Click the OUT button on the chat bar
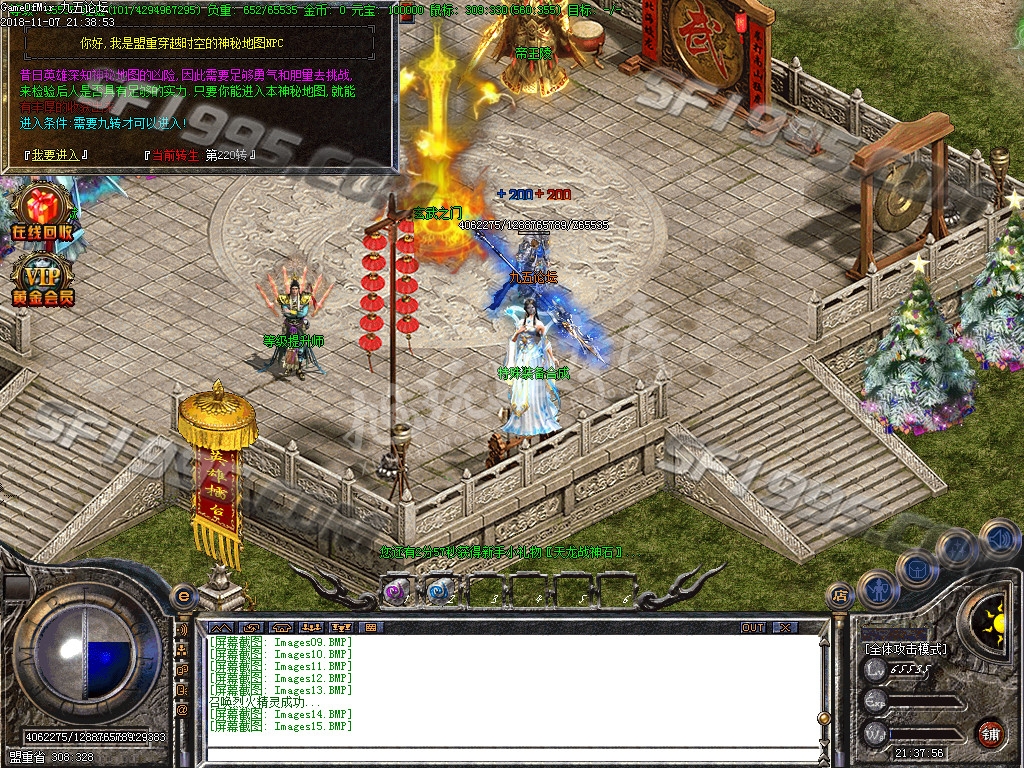The height and width of the screenshot is (768, 1024). [753, 627]
